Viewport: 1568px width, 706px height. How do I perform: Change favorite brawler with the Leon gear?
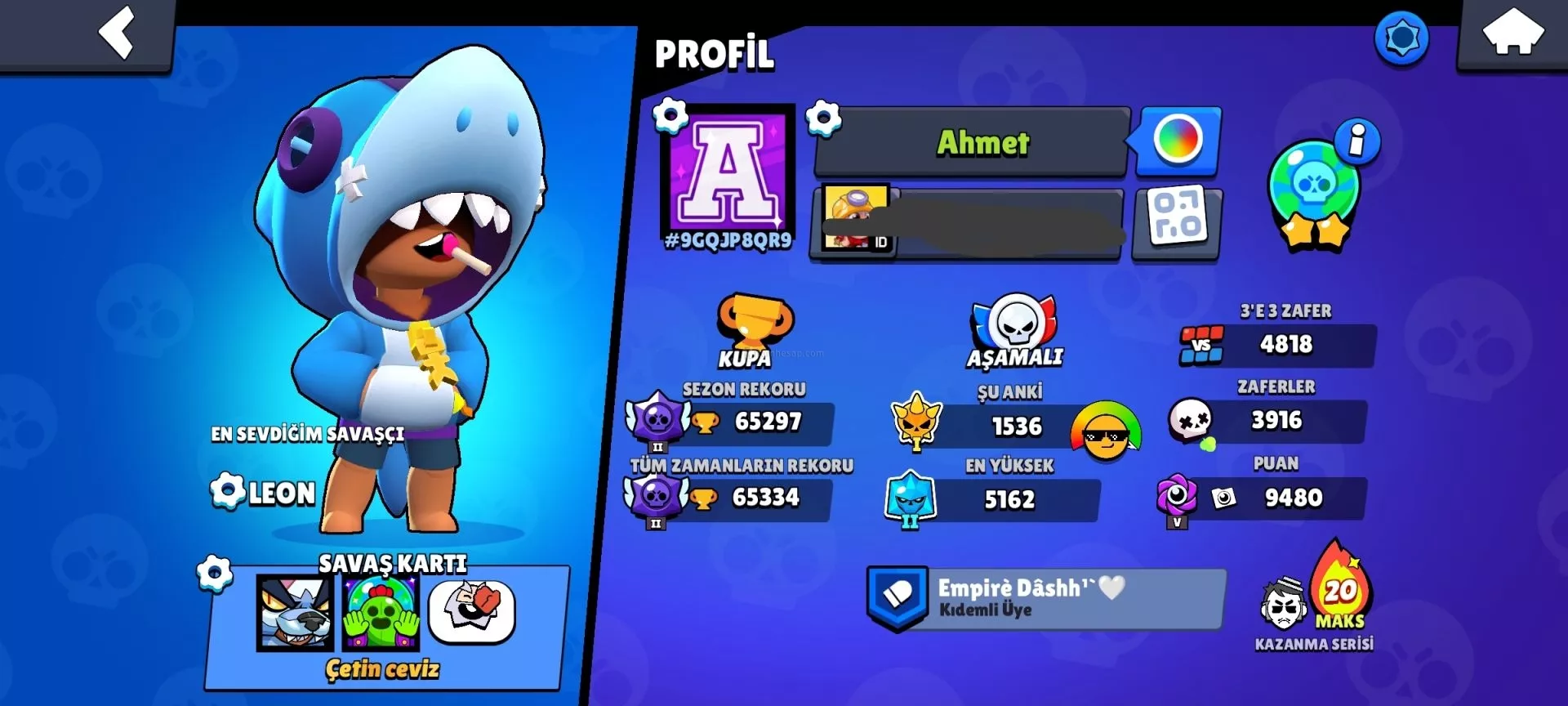pos(227,492)
